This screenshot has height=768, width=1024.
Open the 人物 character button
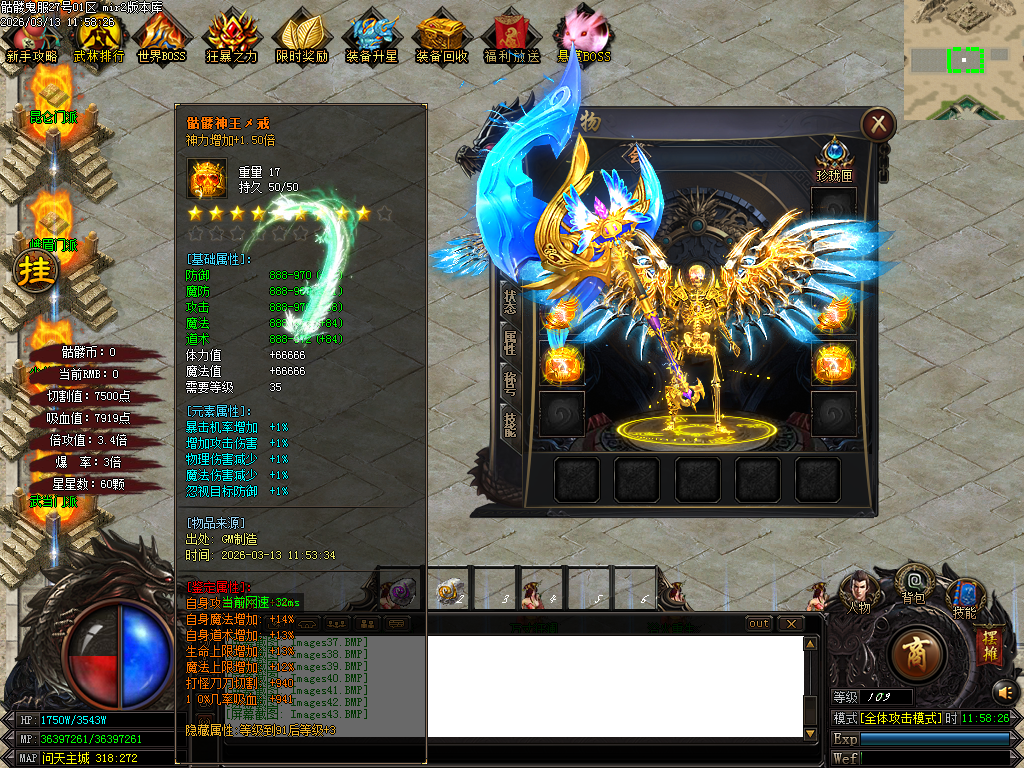click(x=858, y=593)
